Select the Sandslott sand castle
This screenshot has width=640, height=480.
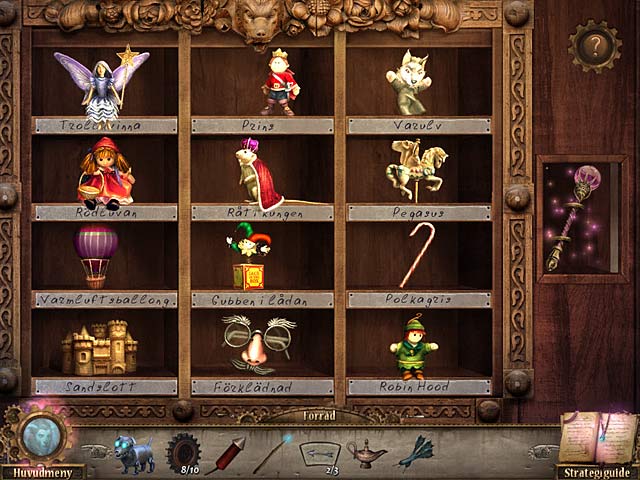click(x=99, y=347)
